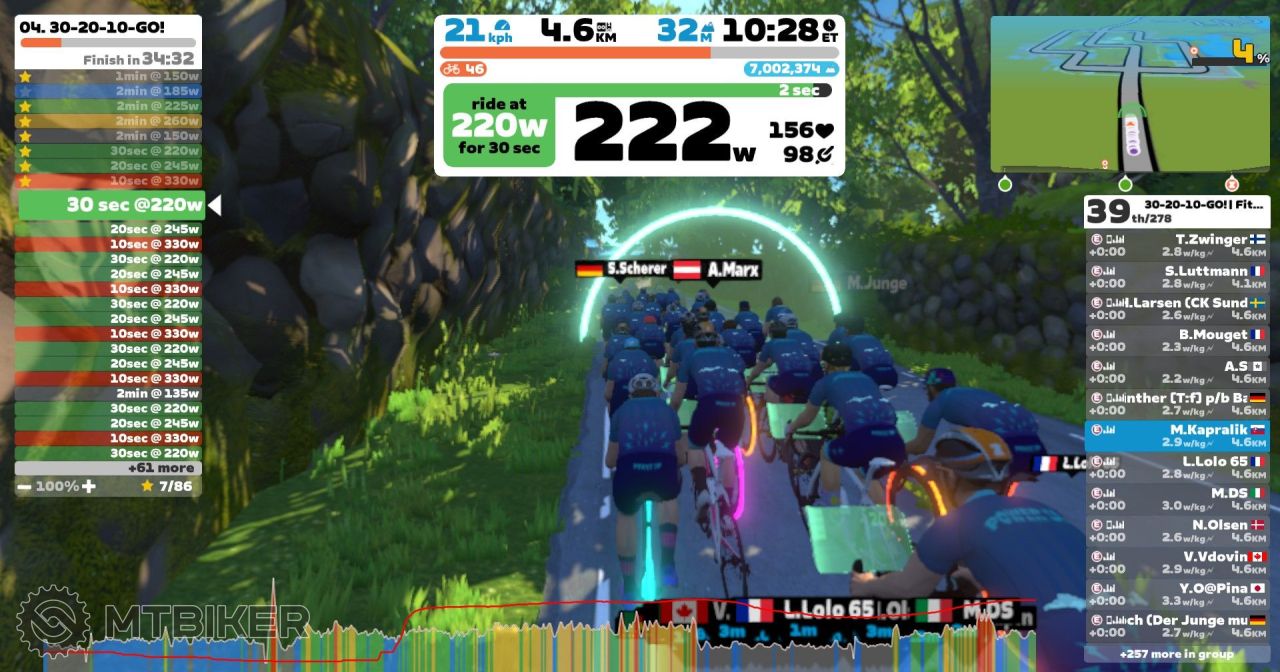1280x672 pixels.
Task: Decrease workout panel zoom with minus button
Action: click(x=23, y=486)
